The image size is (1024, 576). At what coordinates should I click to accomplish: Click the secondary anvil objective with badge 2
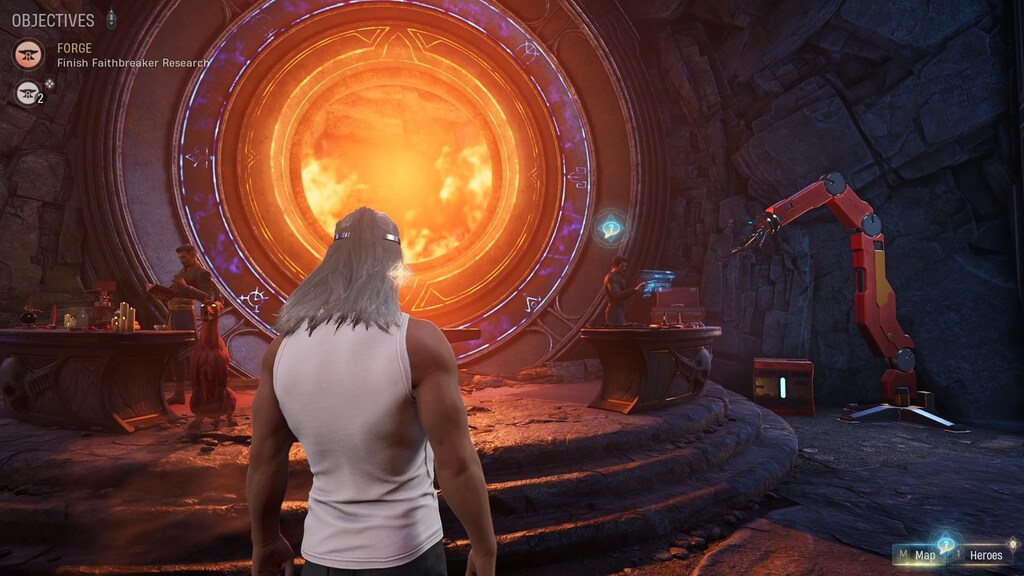click(28, 92)
